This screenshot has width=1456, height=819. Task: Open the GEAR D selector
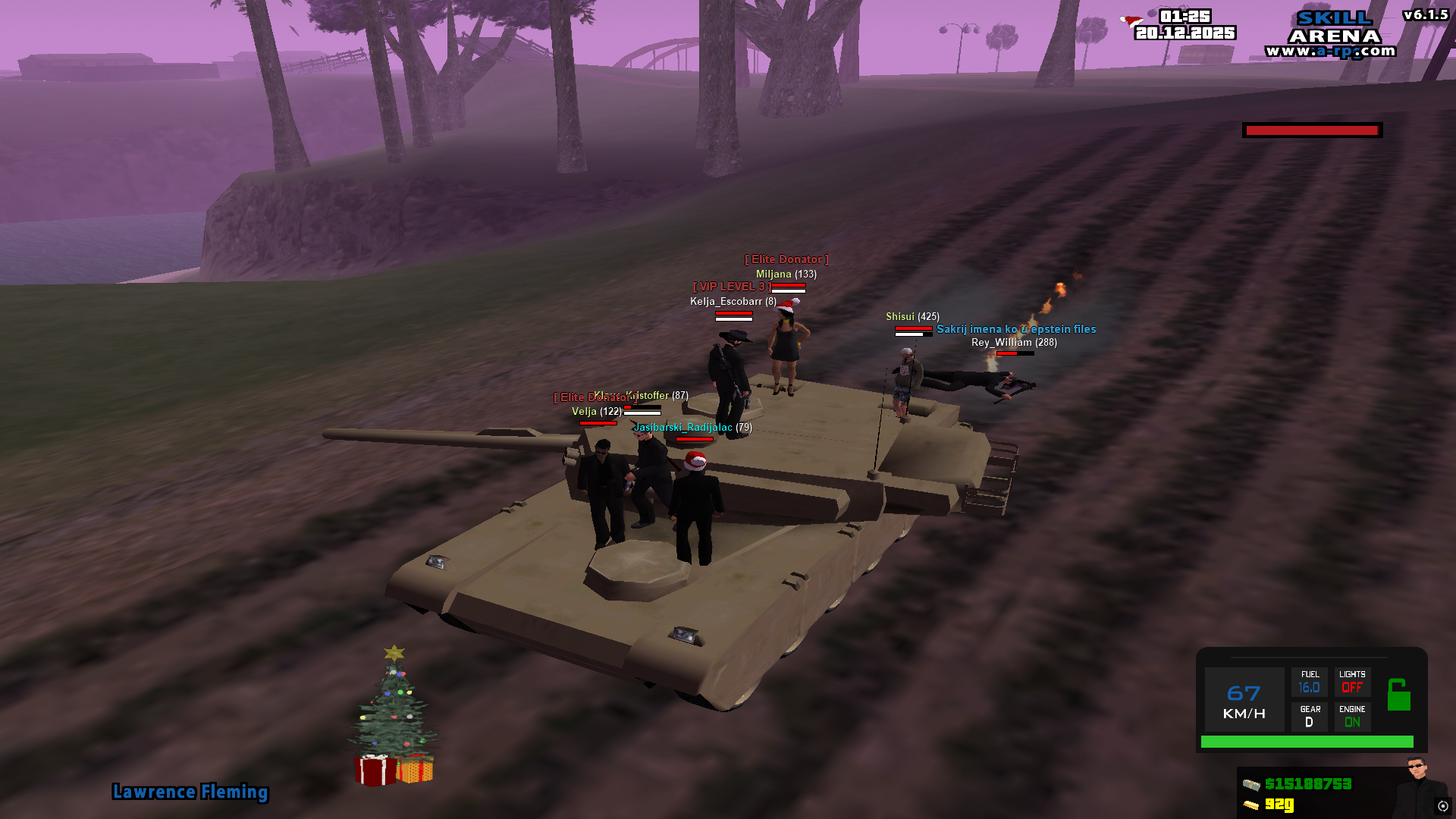tap(1309, 717)
